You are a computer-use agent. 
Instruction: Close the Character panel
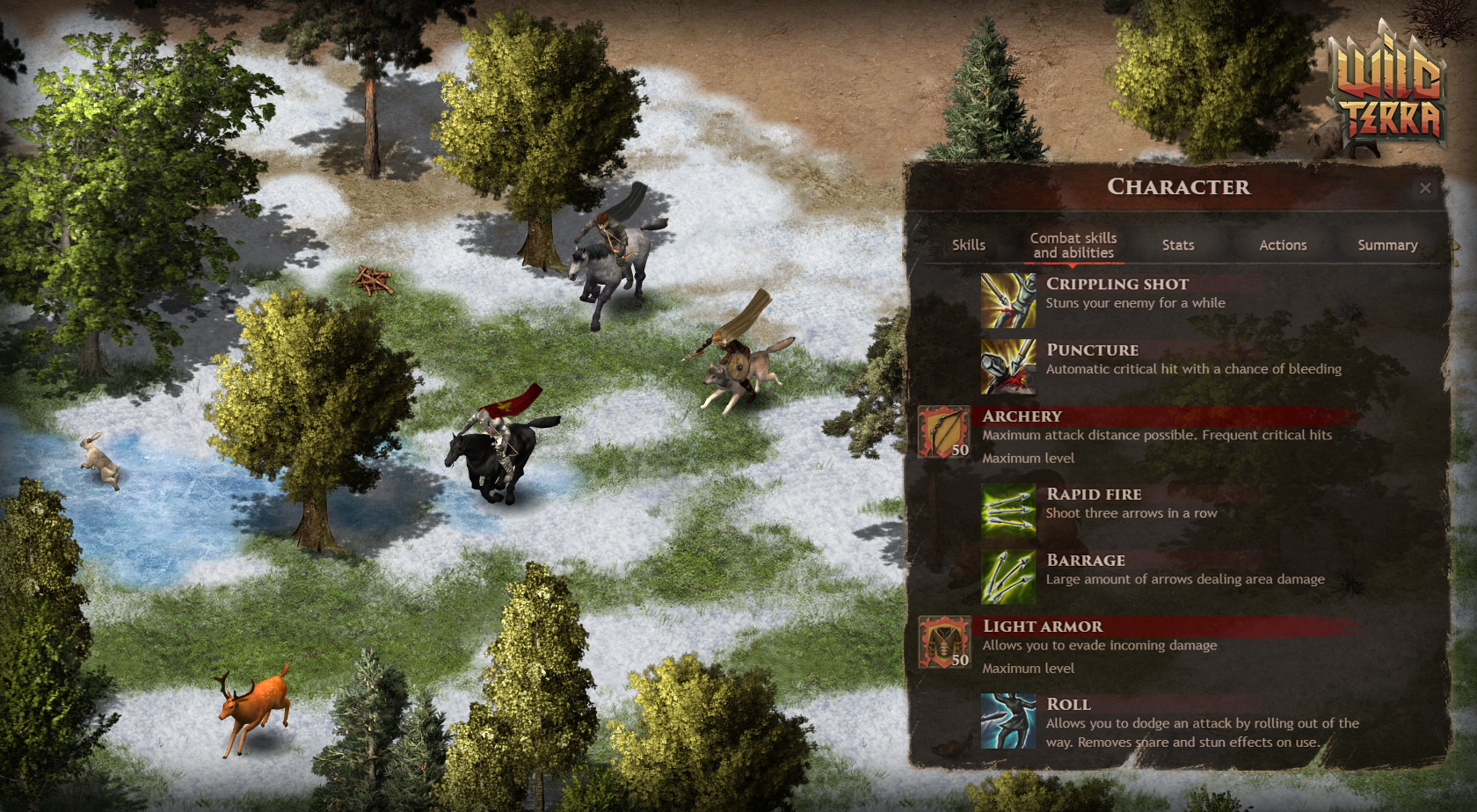1425,188
